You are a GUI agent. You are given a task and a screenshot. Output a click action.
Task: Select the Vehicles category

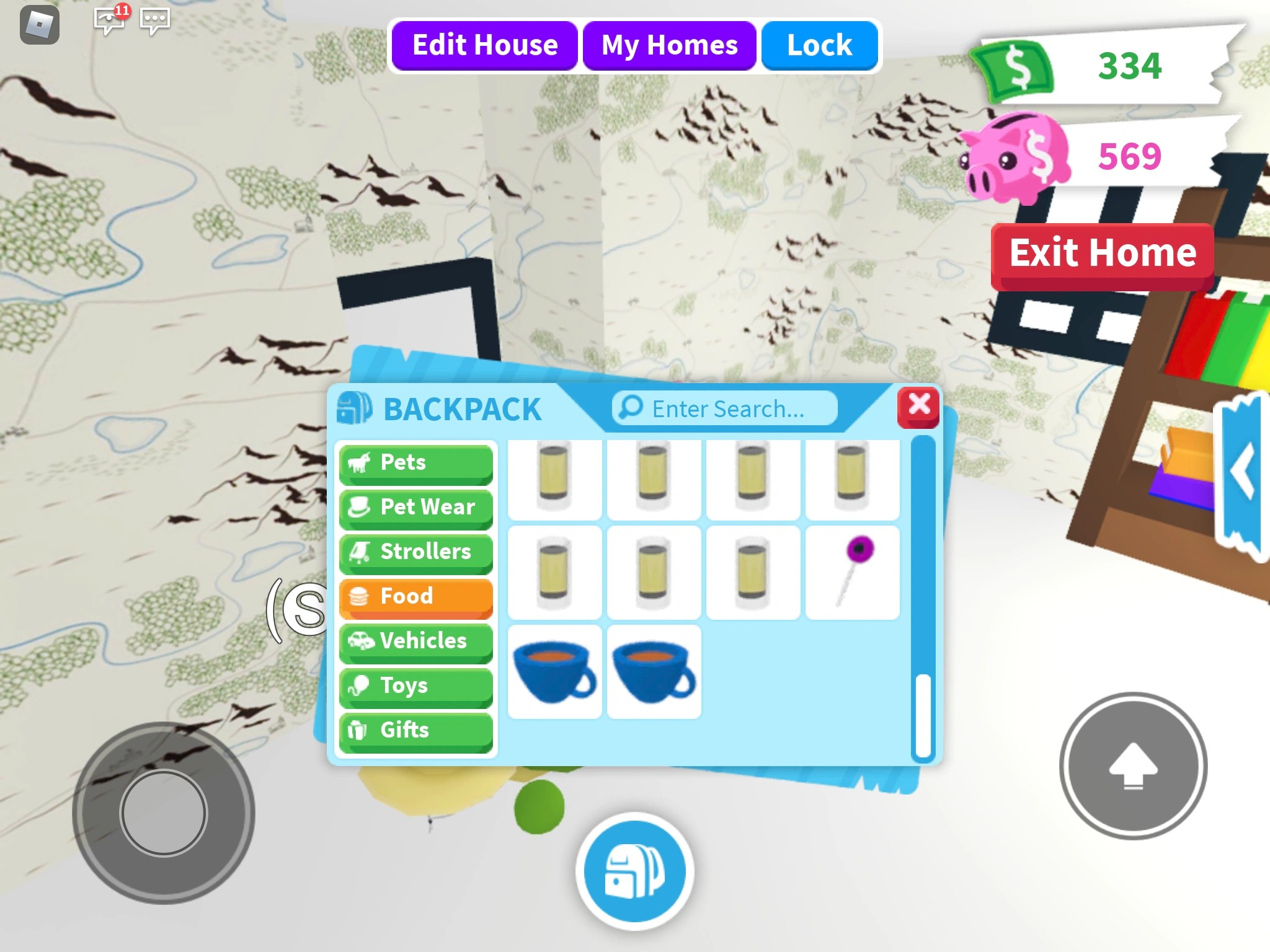click(416, 641)
